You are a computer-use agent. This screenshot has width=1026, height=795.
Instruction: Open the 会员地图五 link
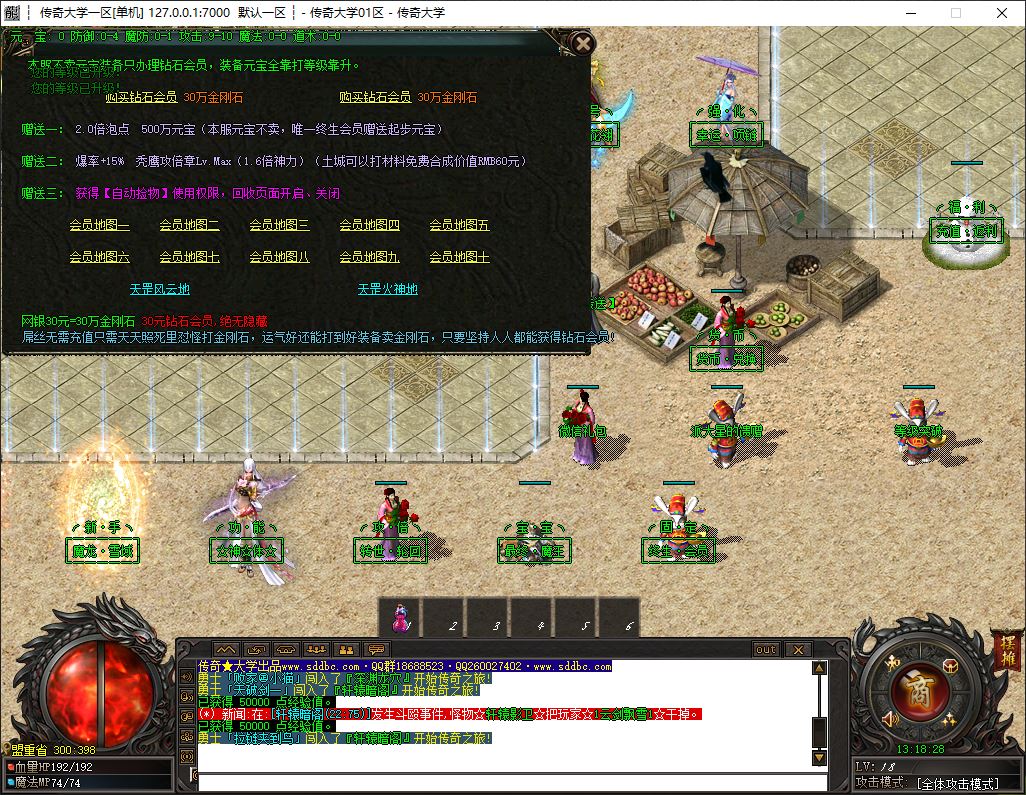(459, 225)
